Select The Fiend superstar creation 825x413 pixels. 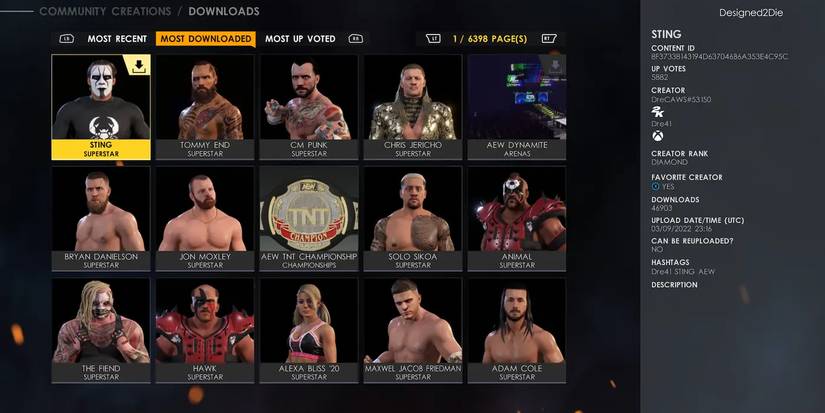[x=101, y=328]
